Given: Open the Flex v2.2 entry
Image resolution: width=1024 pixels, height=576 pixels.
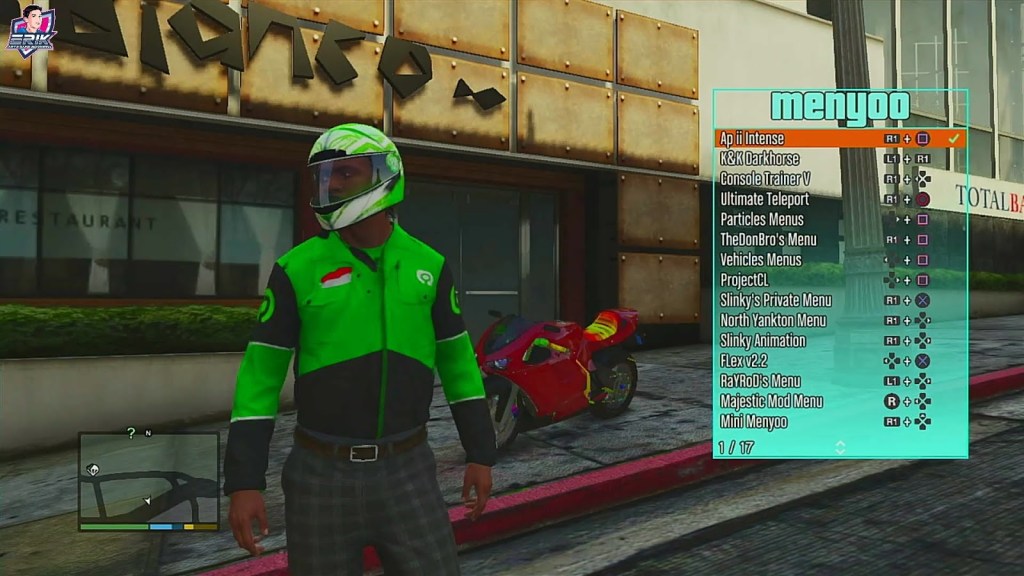Looking at the screenshot, I should pos(744,361).
